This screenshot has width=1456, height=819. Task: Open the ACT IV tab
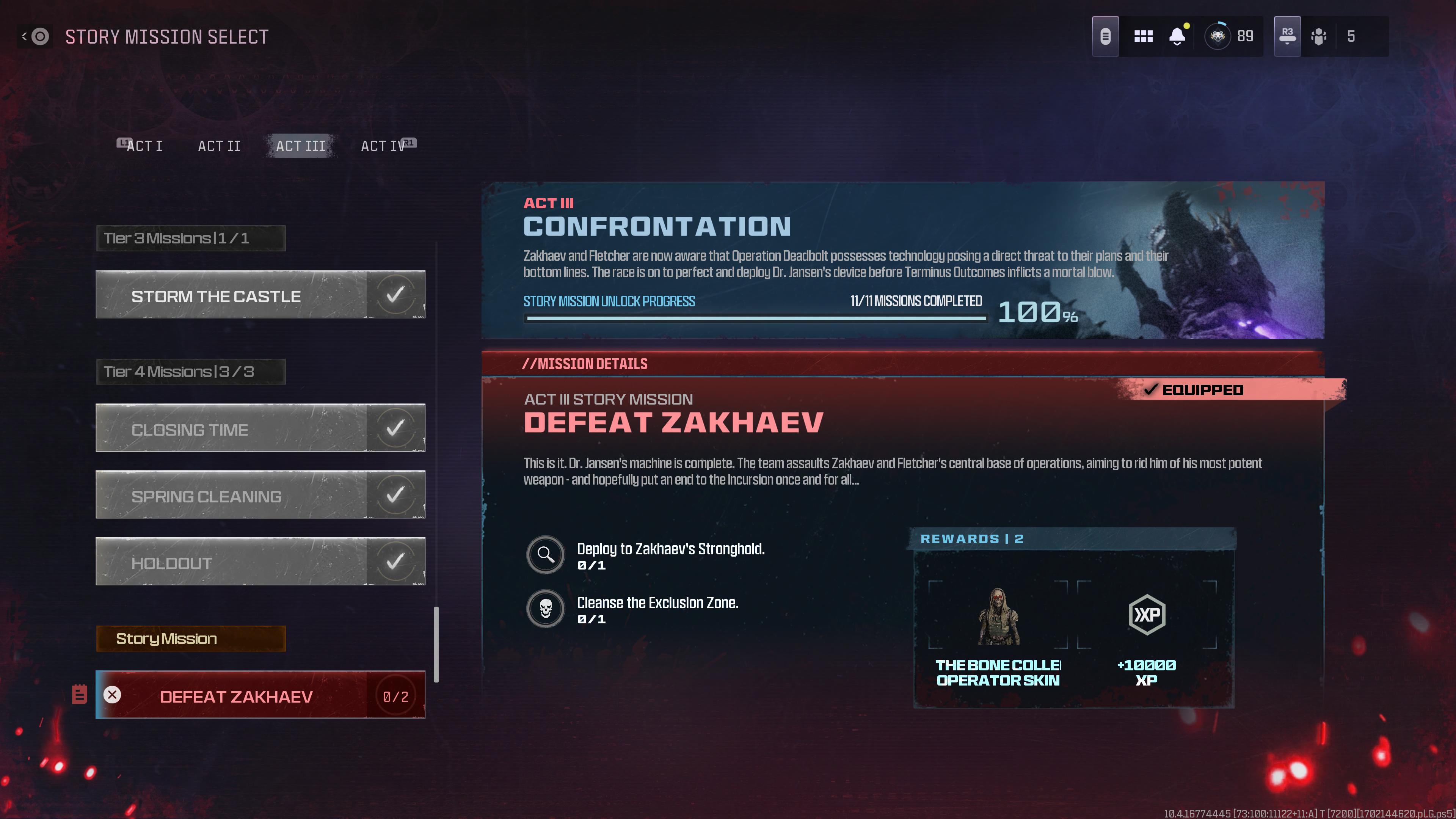(383, 146)
